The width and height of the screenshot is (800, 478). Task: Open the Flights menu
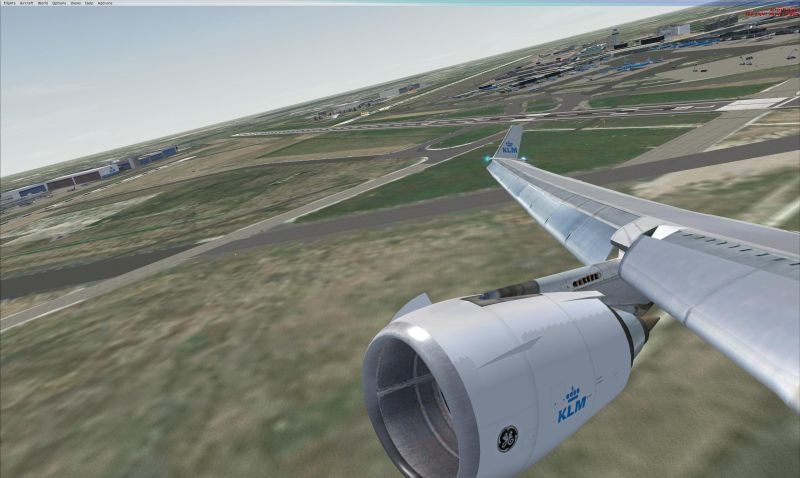(x=8, y=3)
